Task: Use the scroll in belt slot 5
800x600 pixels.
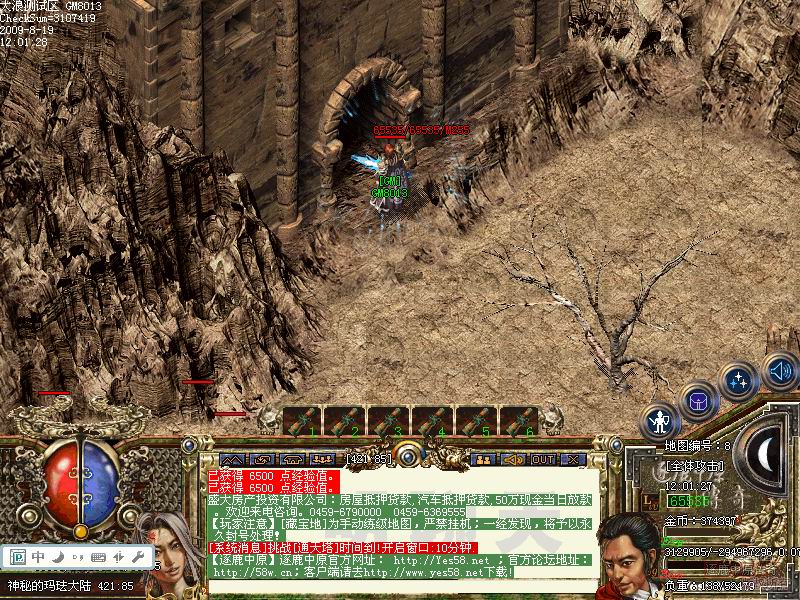Action: [477, 421]
